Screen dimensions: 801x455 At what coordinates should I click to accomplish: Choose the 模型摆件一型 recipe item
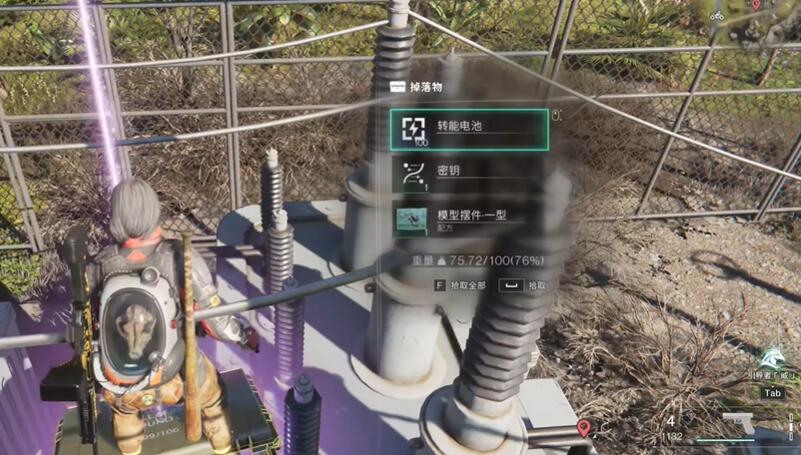pyautogui.click(x=468, y=219)
